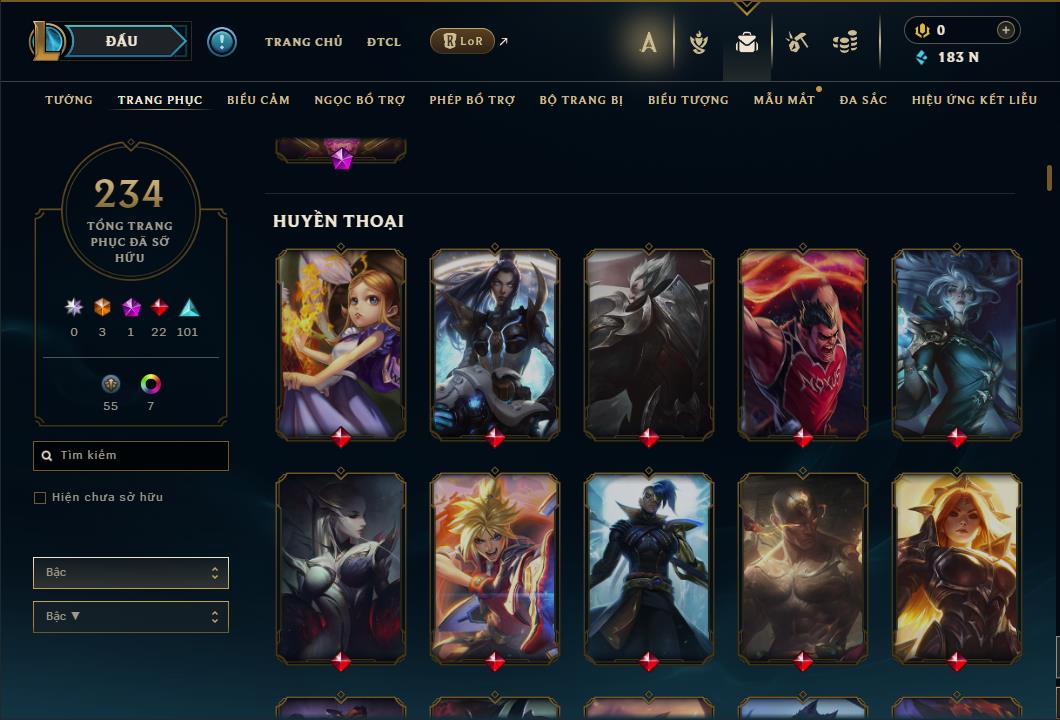Viewport: 1060px width, 720px height.
Task: Click the Tìm kiếm search field
Action: (x=131, y=456)
